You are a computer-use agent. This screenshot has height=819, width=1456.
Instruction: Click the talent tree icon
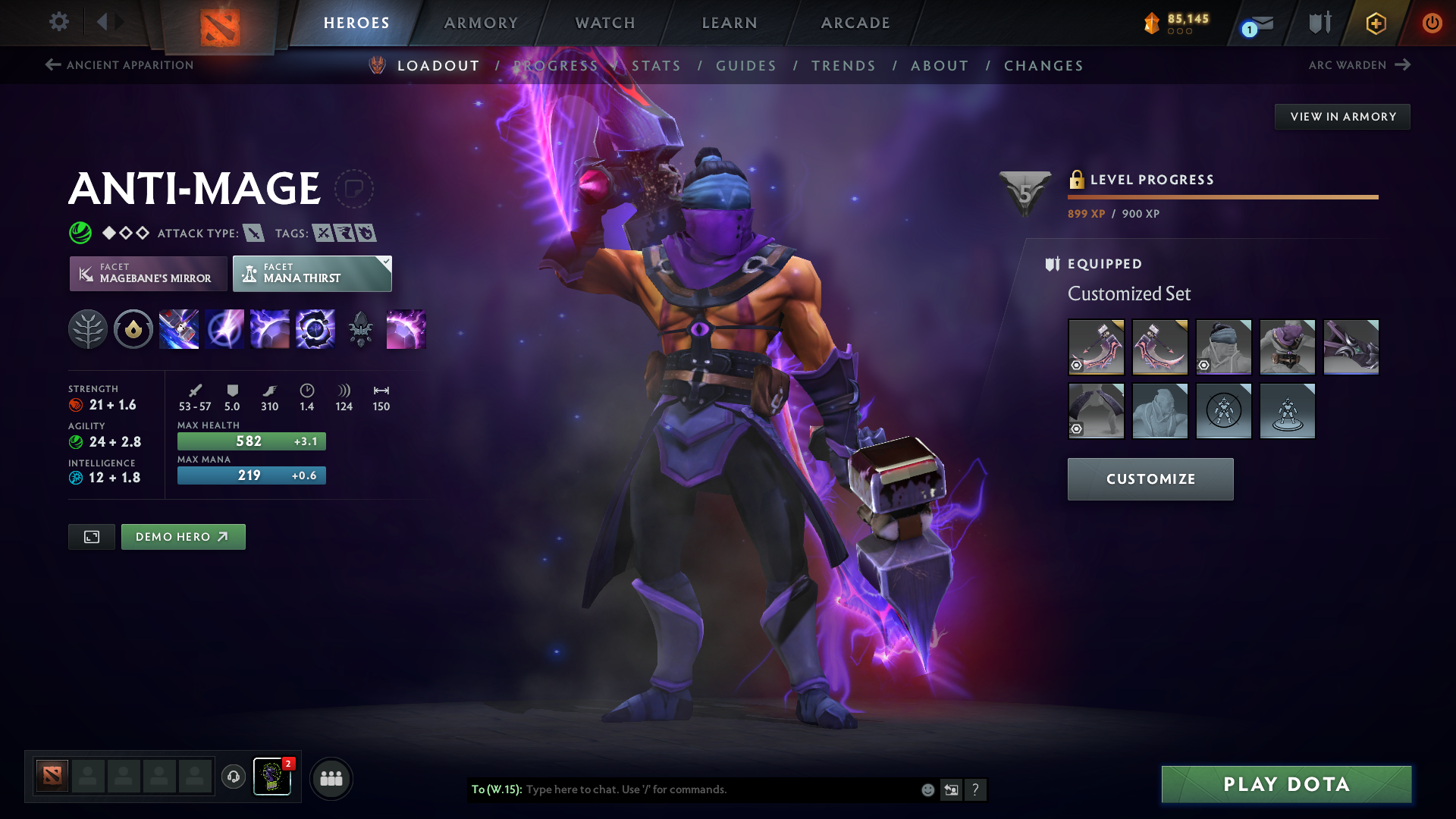[88, 329]
